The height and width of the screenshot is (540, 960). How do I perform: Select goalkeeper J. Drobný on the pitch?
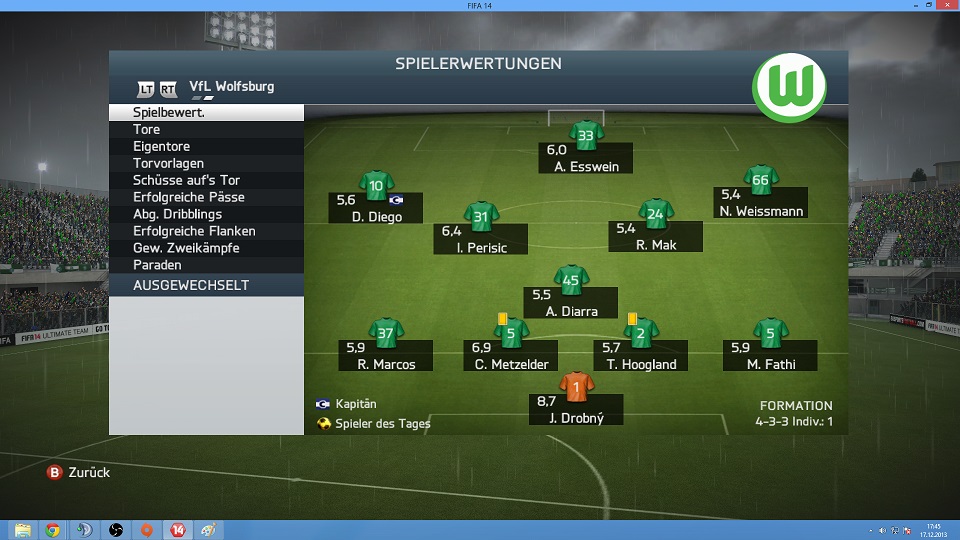pos(576,387)
